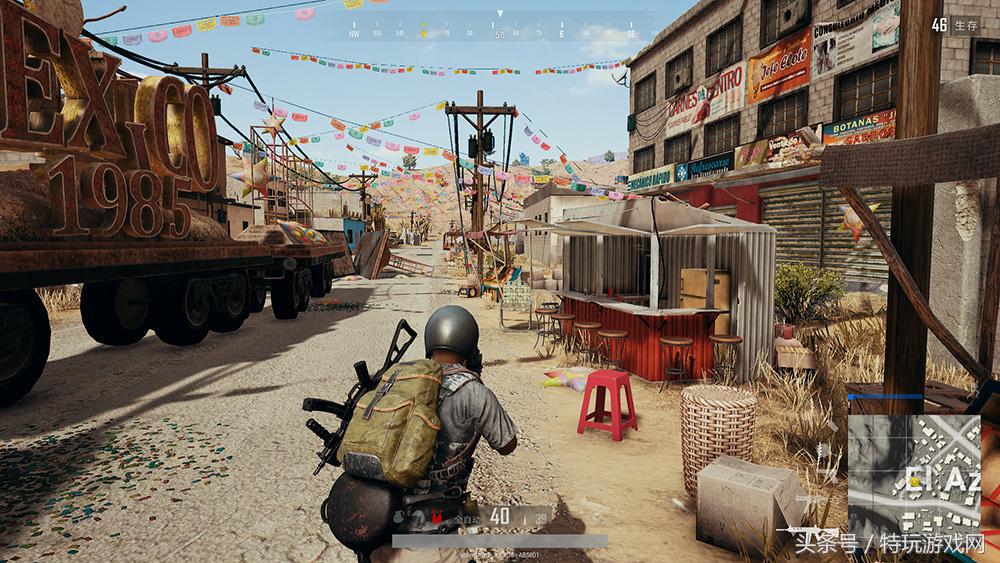Click the red ammo icon by the ammo counter
This screenshot has height=563, width=1000.
click(436, 516)
